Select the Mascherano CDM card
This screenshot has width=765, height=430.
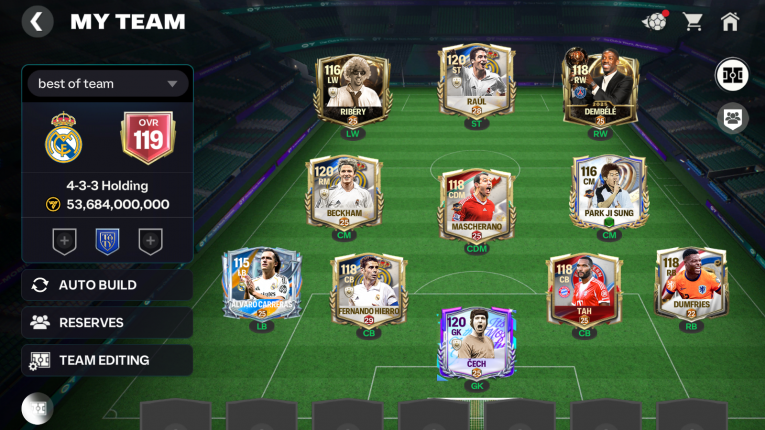point(476,204)
